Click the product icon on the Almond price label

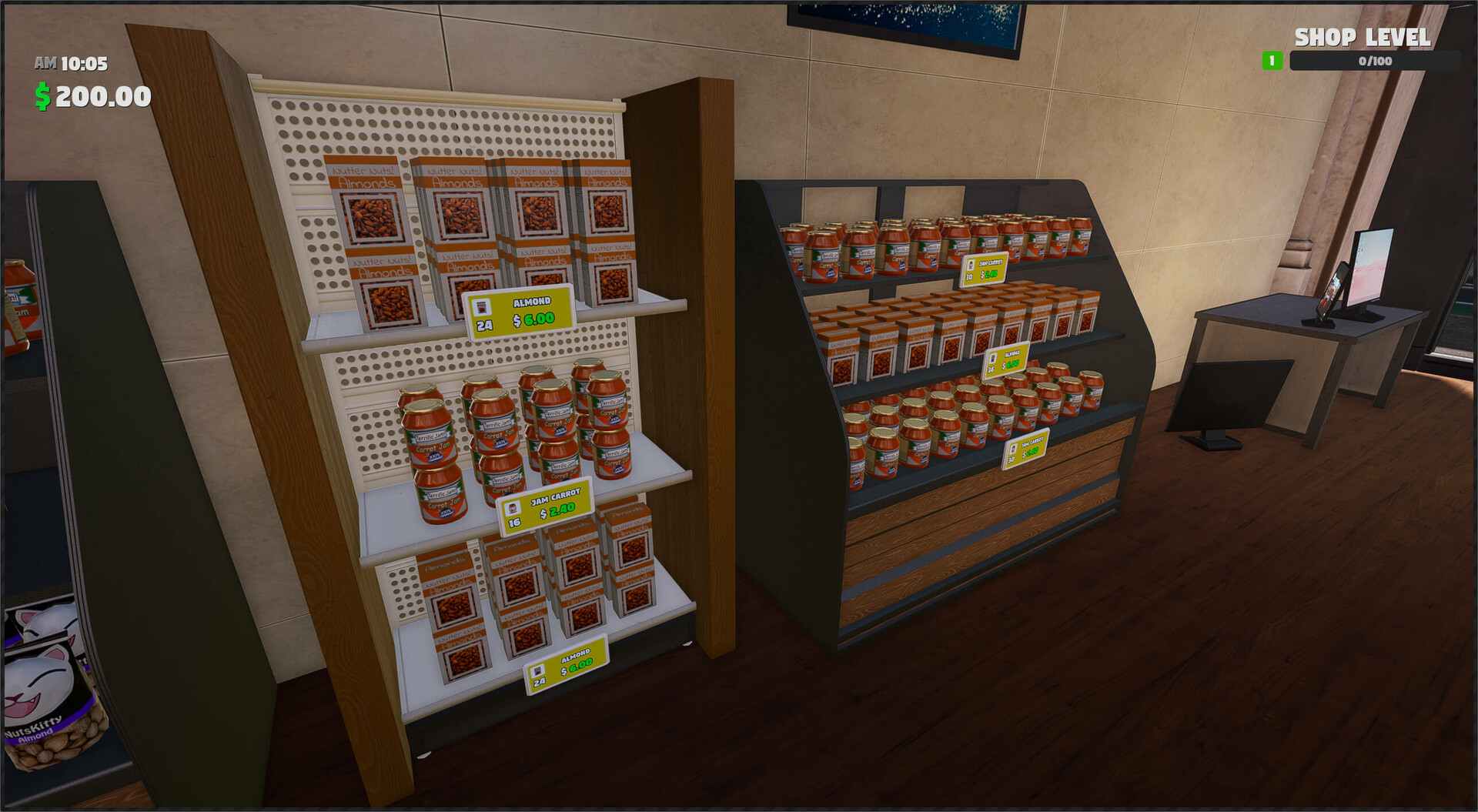(x=481, y=306)
